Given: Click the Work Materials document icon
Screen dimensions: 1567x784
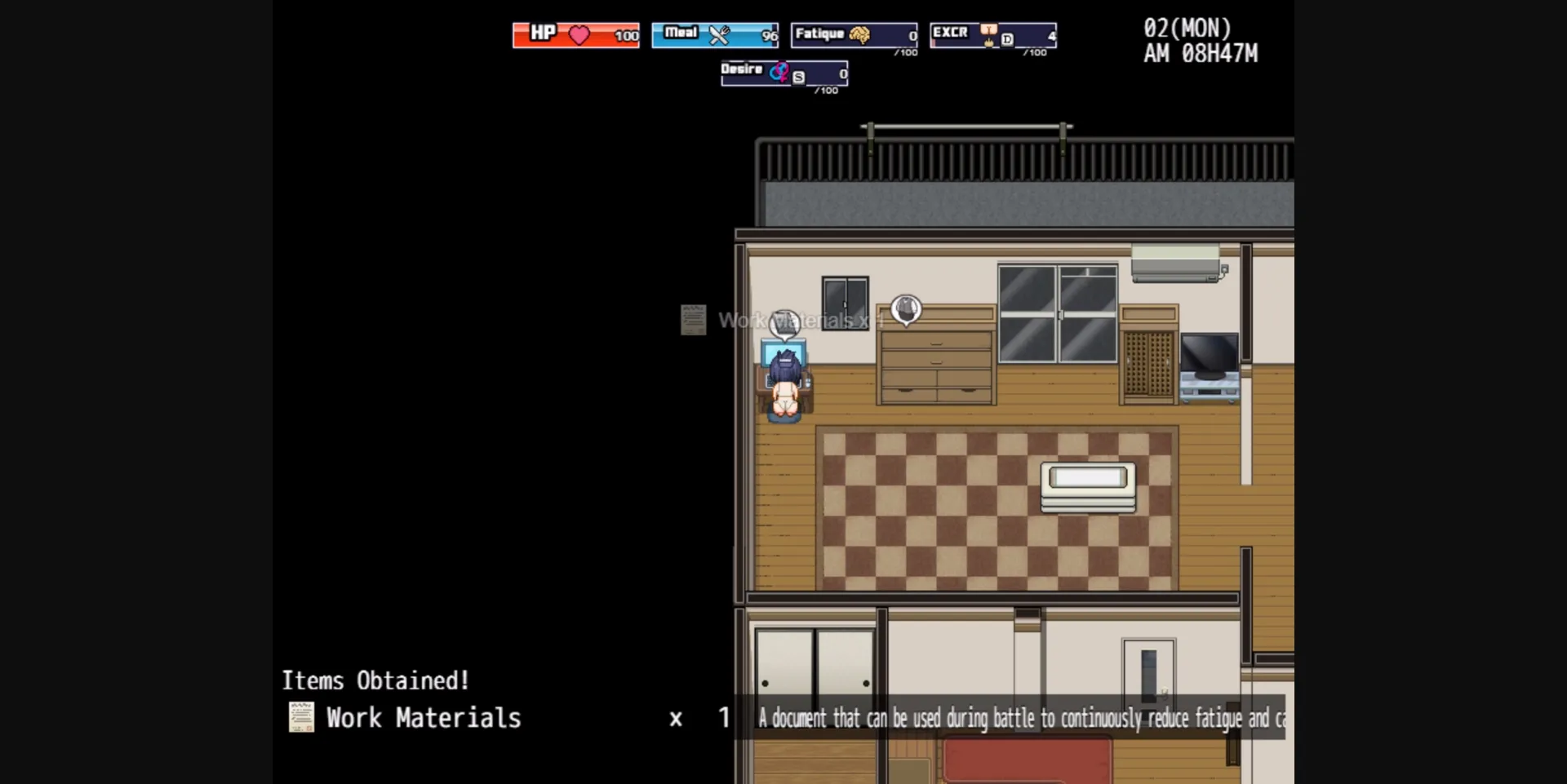Looking at the screenshot, I should pos(300,718).
